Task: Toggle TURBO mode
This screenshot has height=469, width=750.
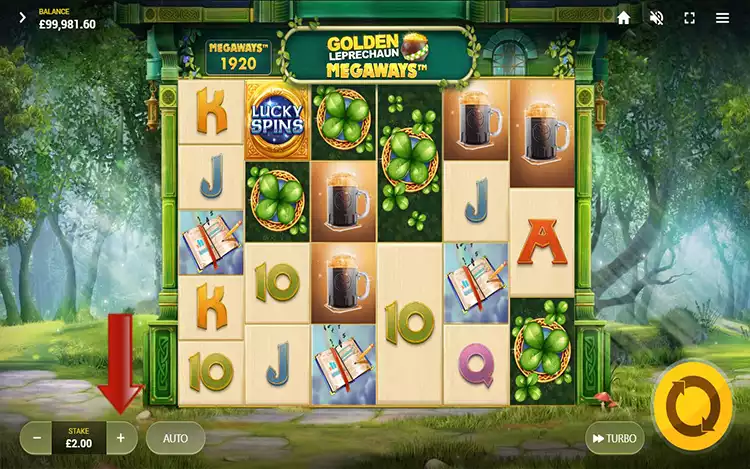Action: pos(614,438)
